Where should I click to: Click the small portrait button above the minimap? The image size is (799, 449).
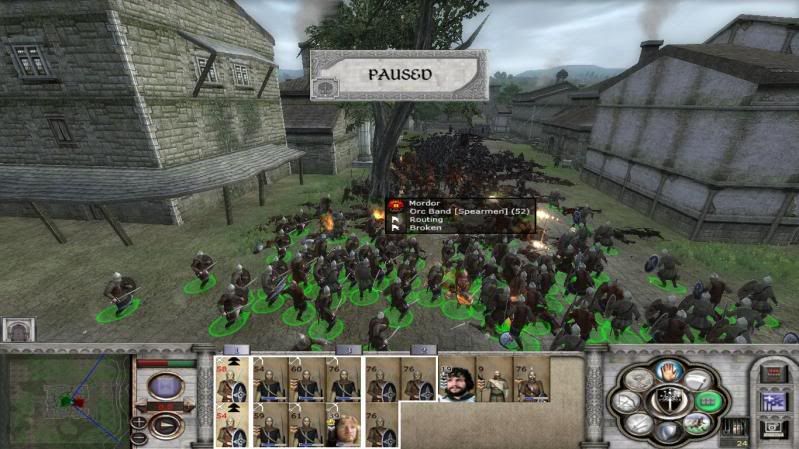[x=18, y=329]
